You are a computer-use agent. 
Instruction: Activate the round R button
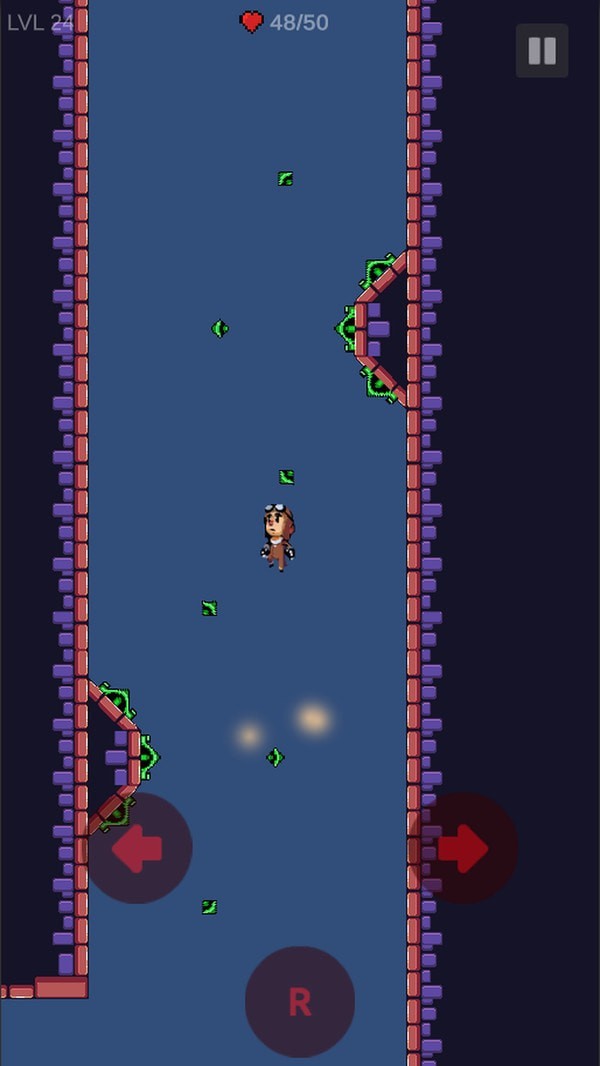[300, 1001]
